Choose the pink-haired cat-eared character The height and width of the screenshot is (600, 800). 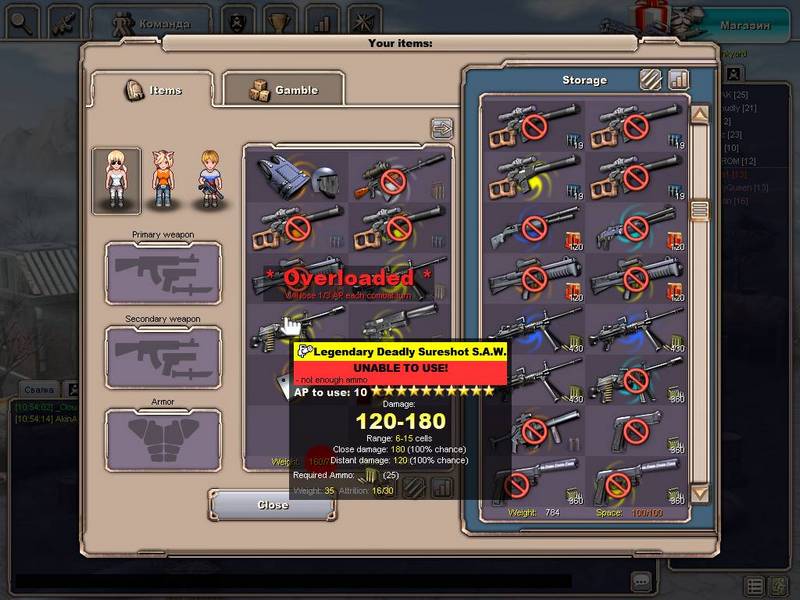pyautogui.click(x=163, y=180)
